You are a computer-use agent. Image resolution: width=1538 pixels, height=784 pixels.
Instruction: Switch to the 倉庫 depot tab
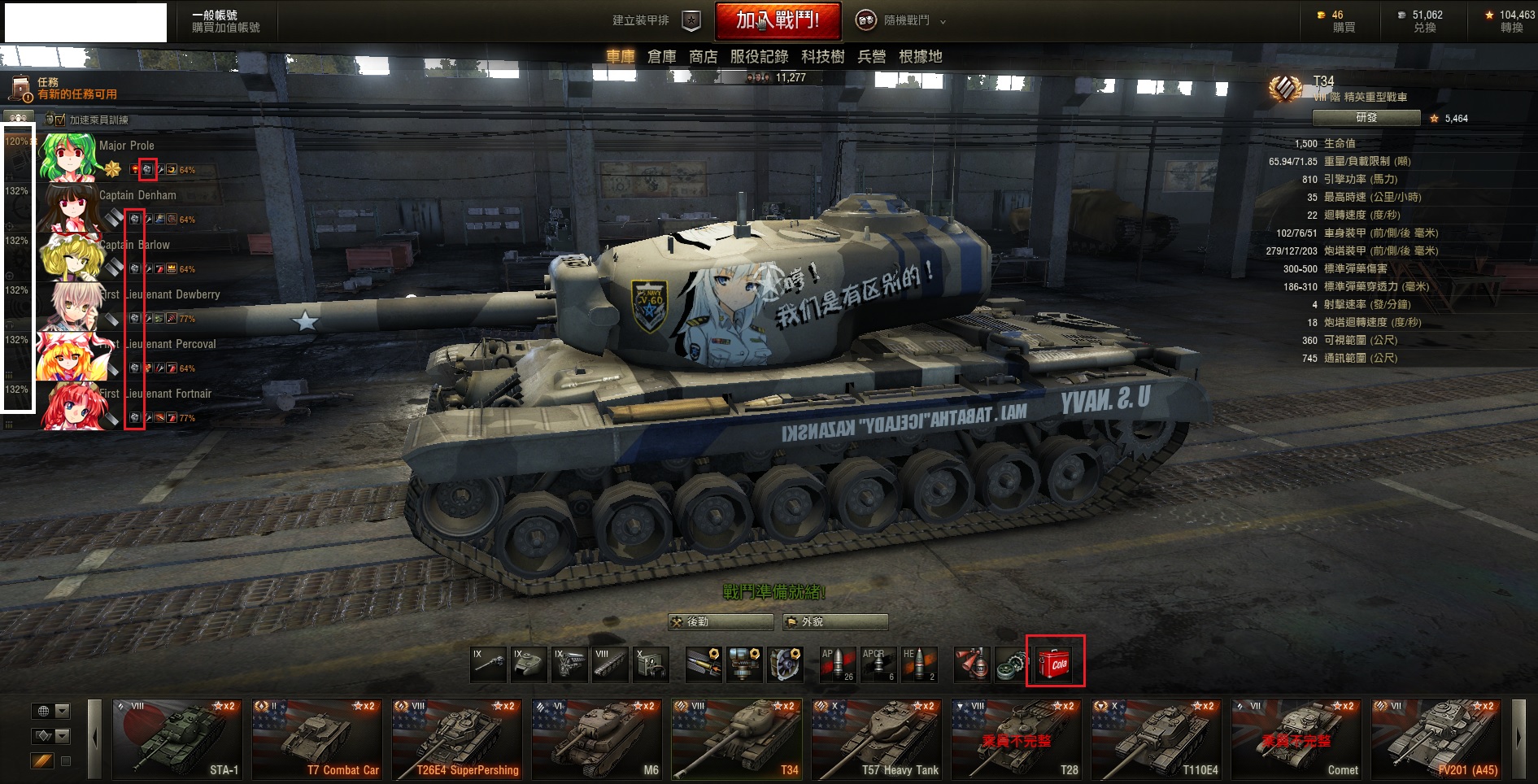click(x=661, y=57)
